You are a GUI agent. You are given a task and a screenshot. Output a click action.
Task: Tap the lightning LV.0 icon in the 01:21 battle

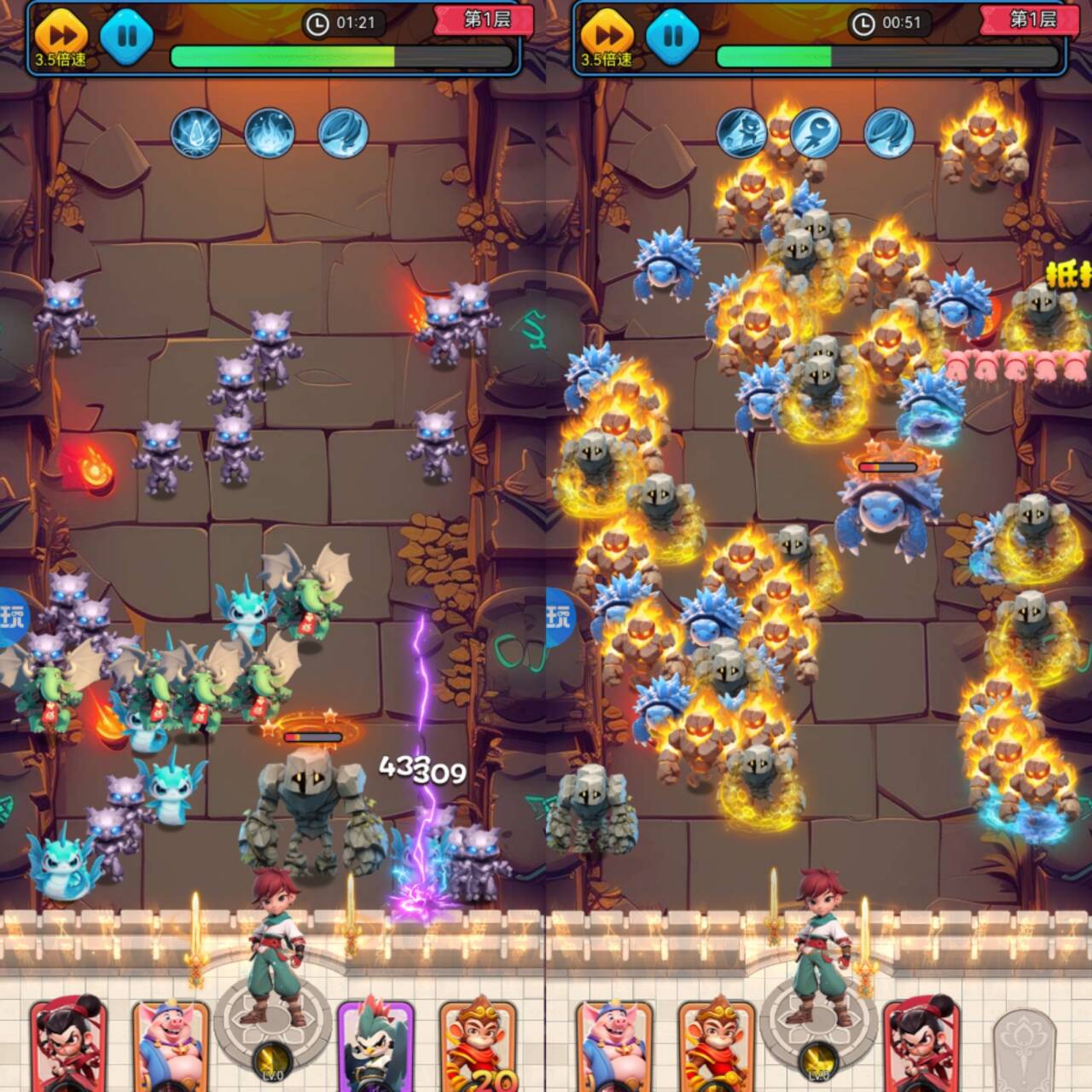272,1063
